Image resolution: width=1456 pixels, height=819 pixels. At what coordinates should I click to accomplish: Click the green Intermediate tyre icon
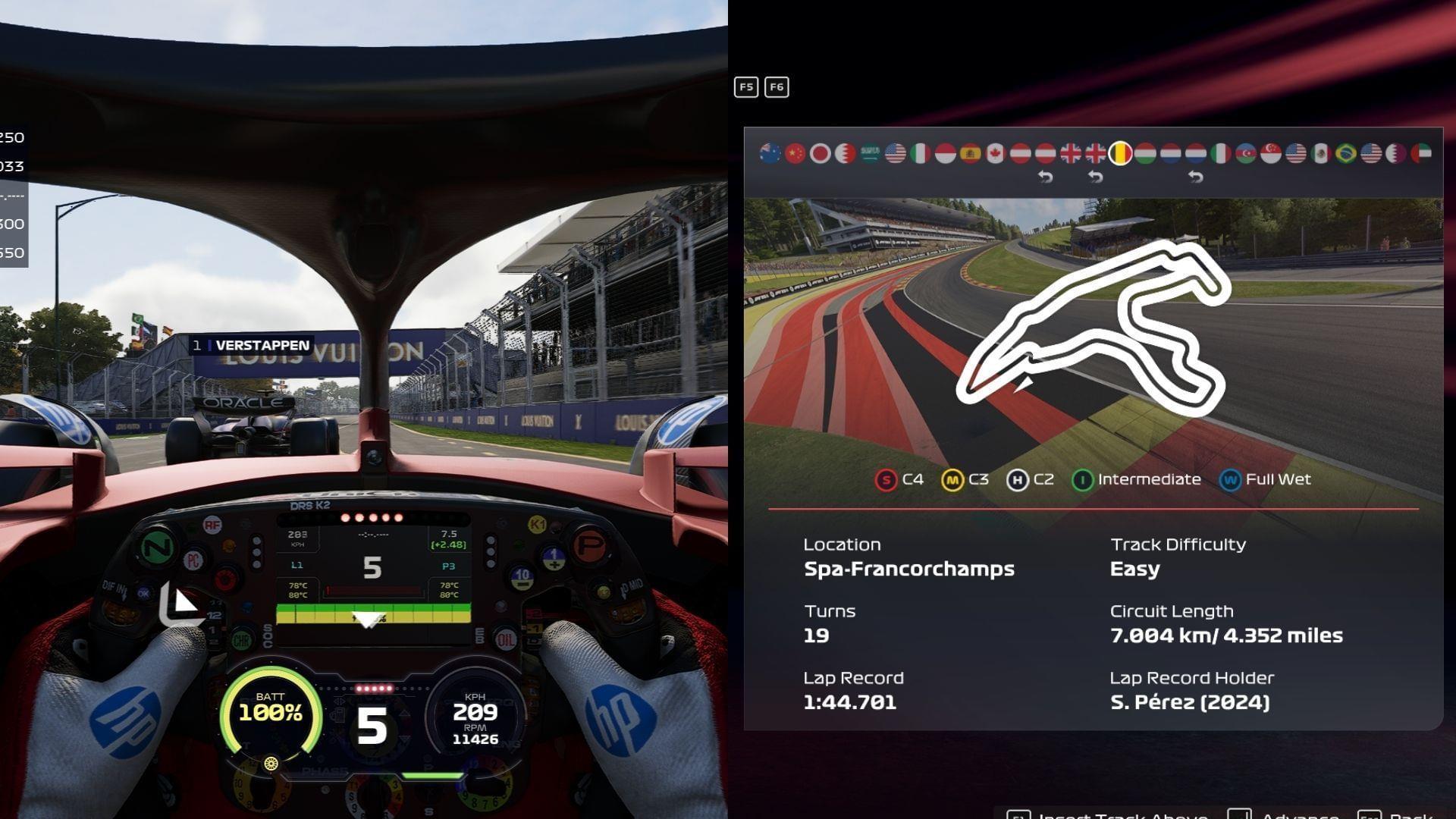[x=1083, y=479]
